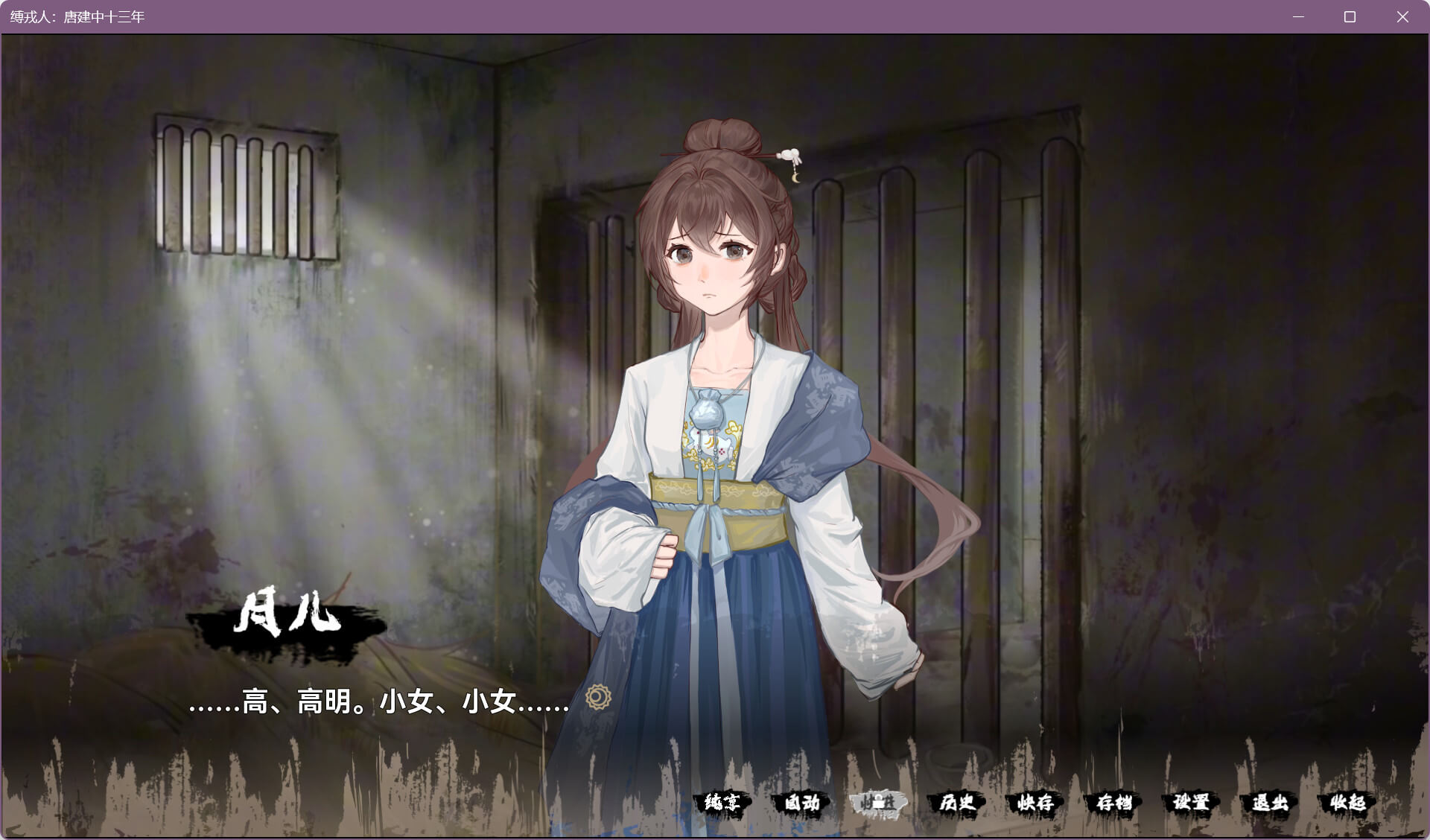Close the game window
The image size is (1430, 840).
pos(1402,16)
